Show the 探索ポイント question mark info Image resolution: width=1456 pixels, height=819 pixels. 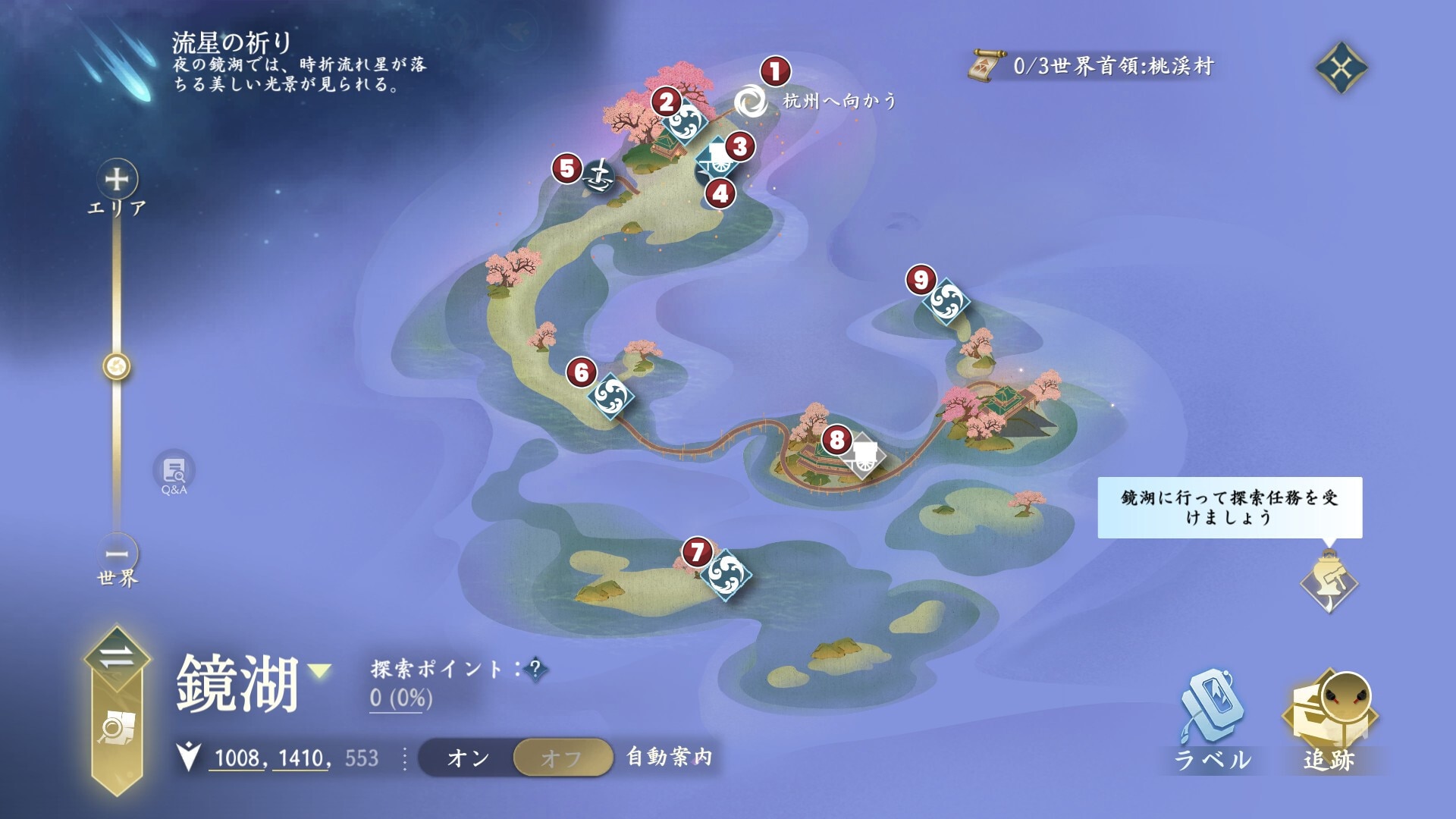point(535,669)
